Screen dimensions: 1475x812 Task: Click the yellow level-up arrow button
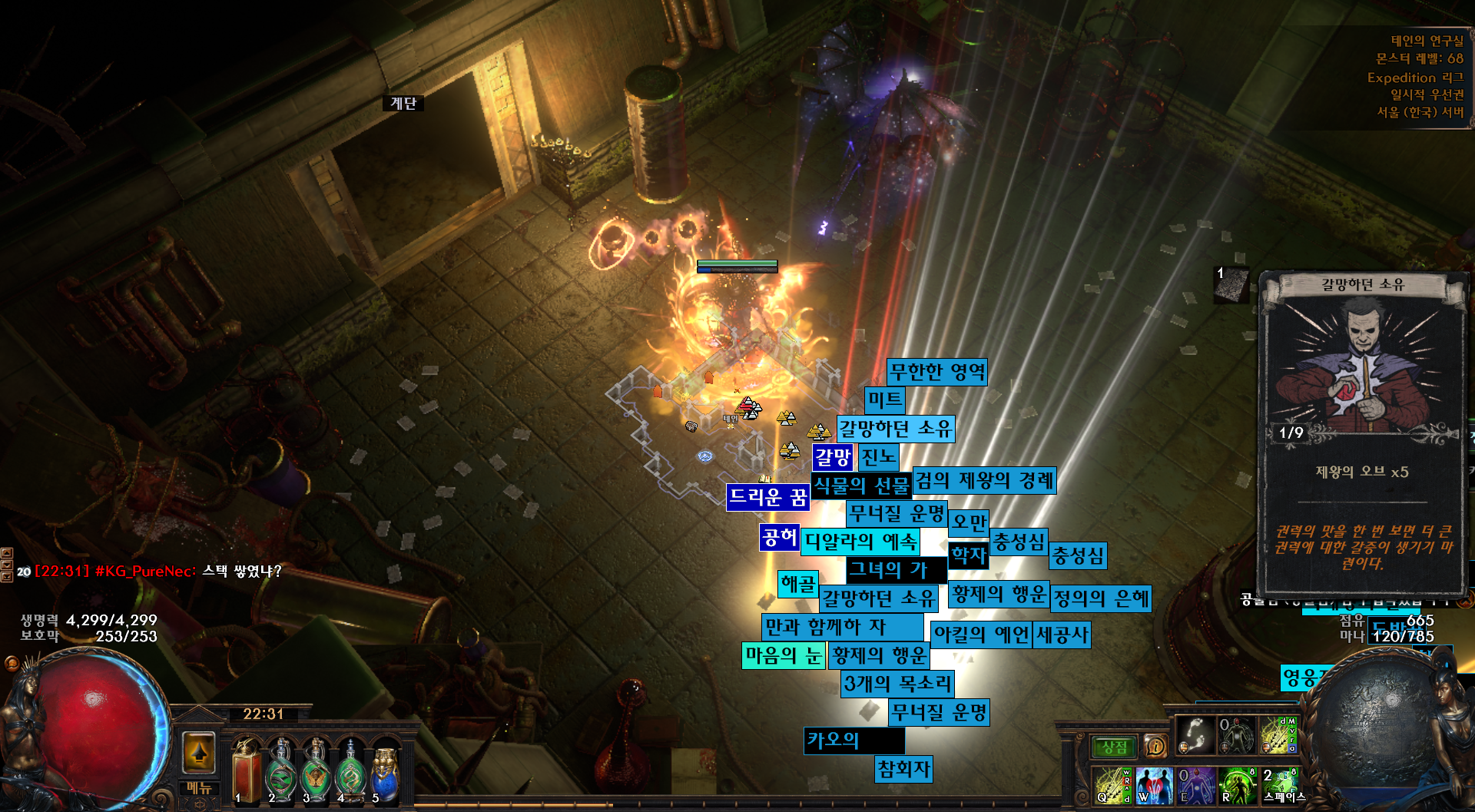tap(199, 751)
